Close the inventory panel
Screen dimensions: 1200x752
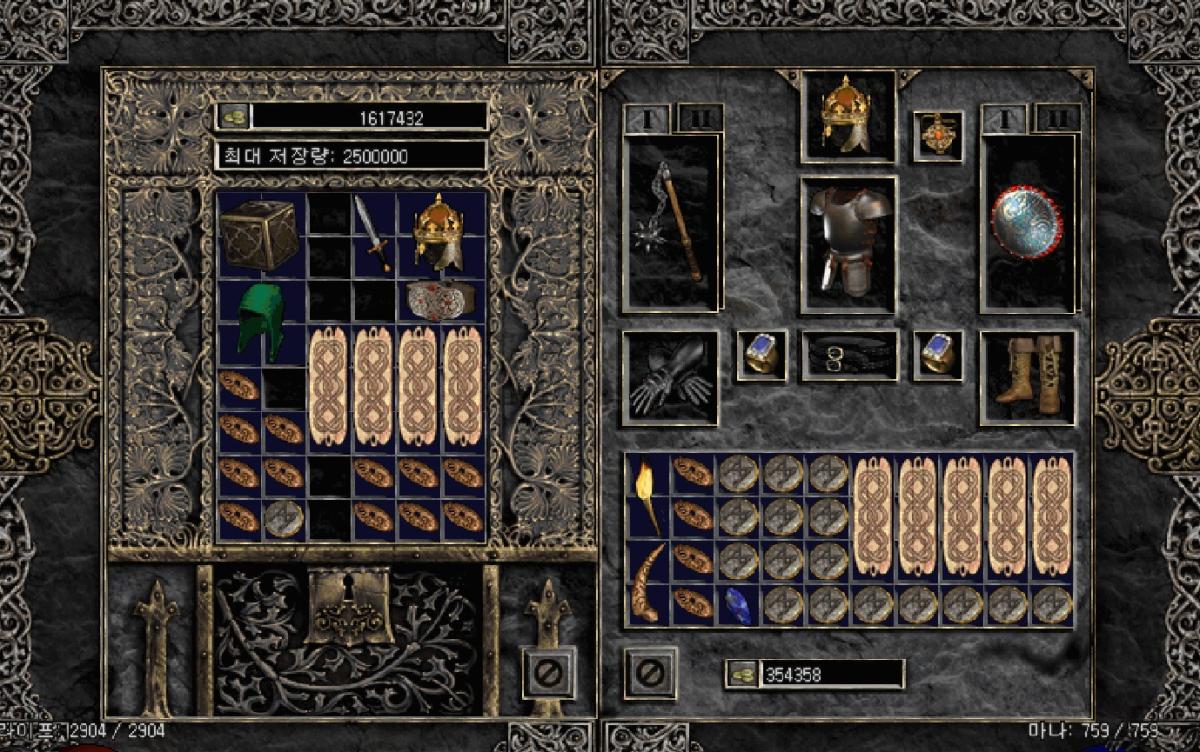click(x=651, y=673)
